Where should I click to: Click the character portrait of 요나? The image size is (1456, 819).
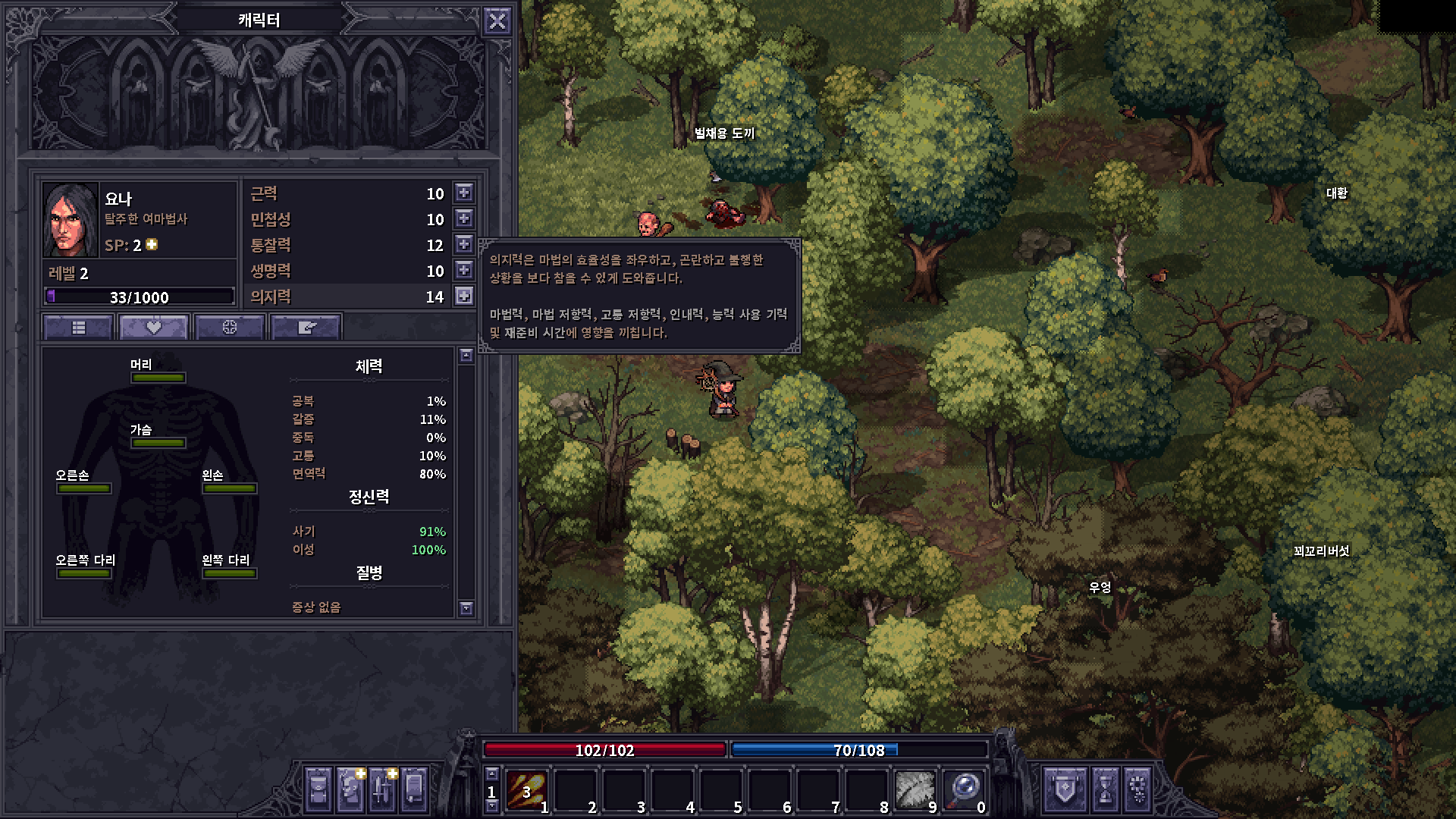[x=71, y=220]
